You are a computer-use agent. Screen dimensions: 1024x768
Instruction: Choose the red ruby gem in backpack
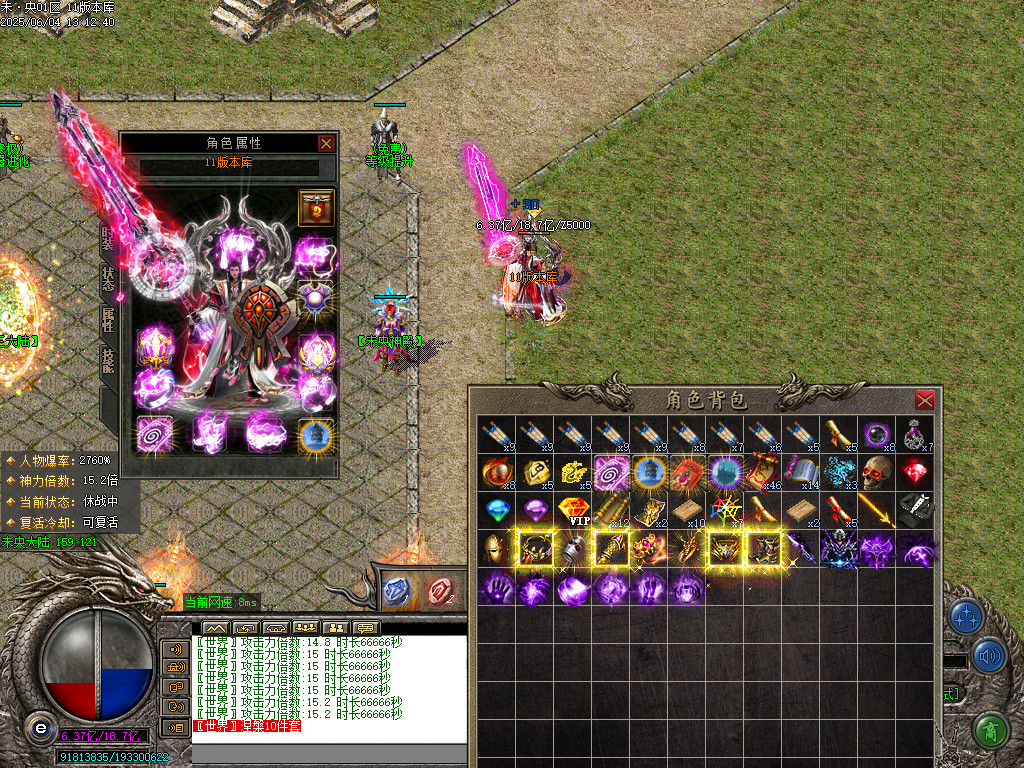tap(915, 471)
